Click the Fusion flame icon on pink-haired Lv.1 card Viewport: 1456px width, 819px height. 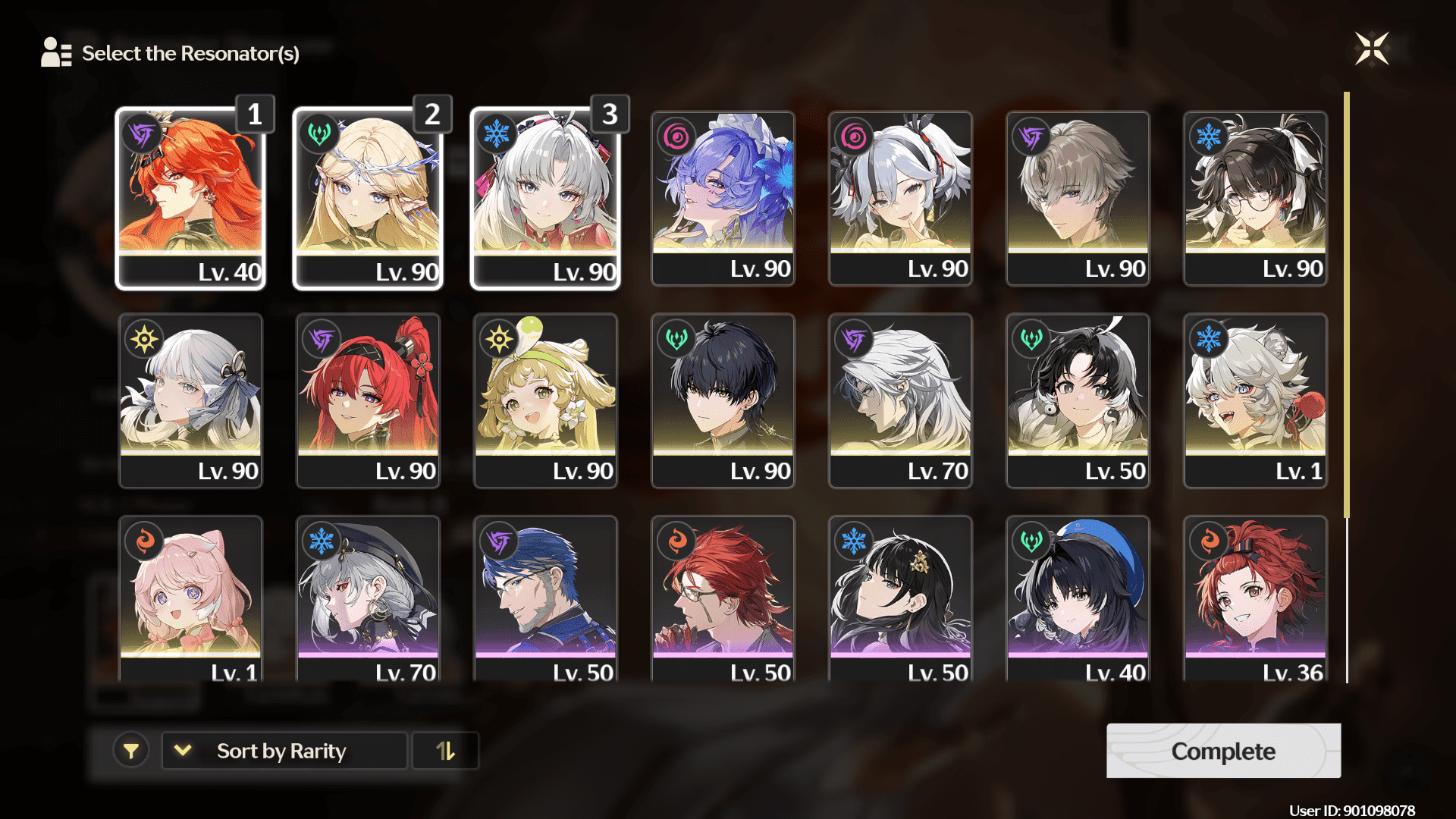click(x=143, y=541)
